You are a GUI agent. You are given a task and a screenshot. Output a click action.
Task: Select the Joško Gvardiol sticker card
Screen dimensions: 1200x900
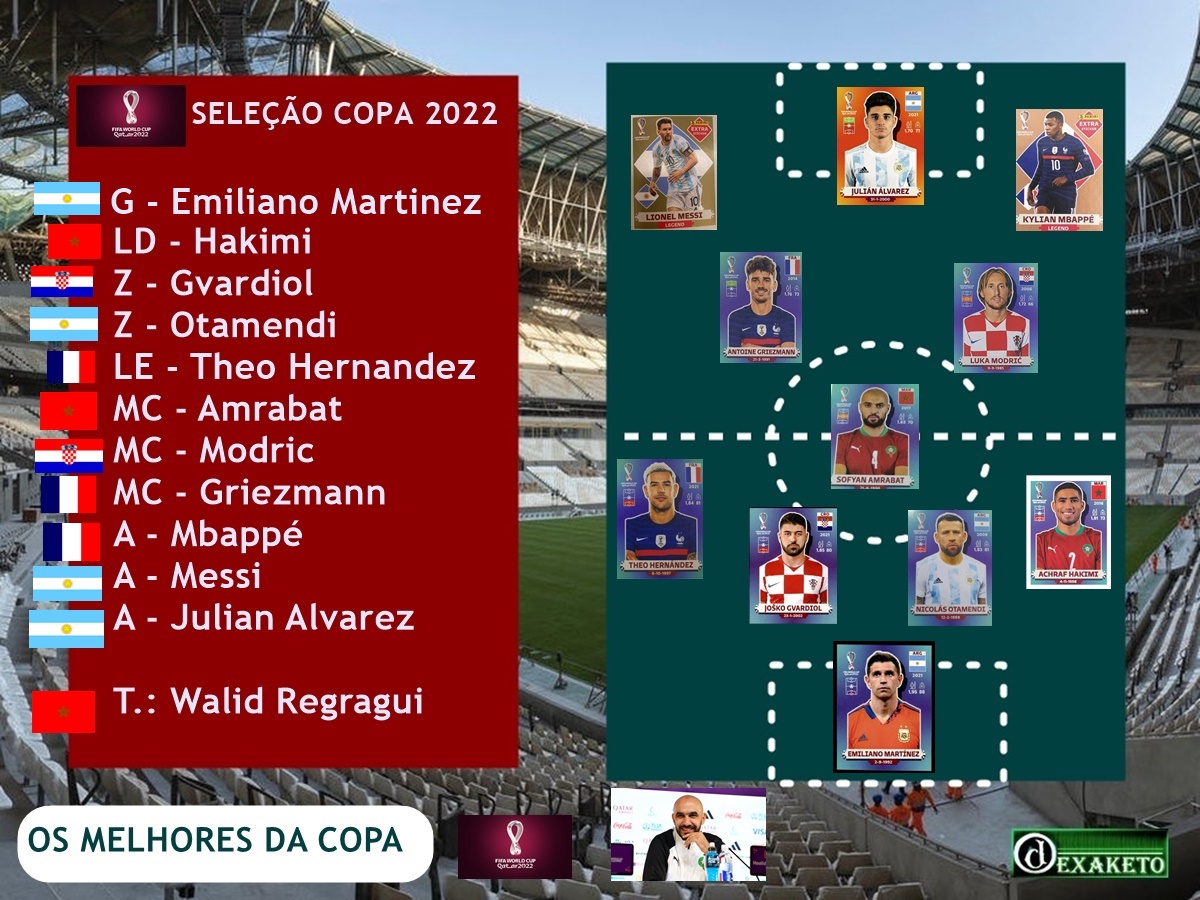point(793,565)
